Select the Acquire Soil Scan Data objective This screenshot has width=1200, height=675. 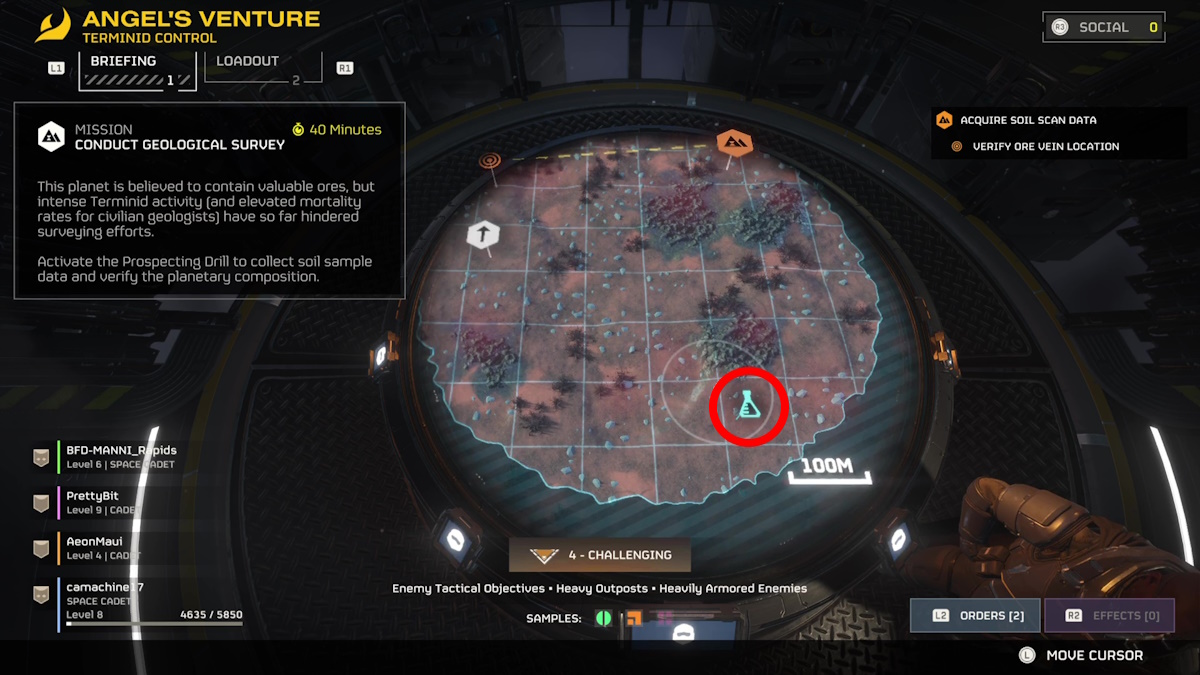click(1027, 120)
